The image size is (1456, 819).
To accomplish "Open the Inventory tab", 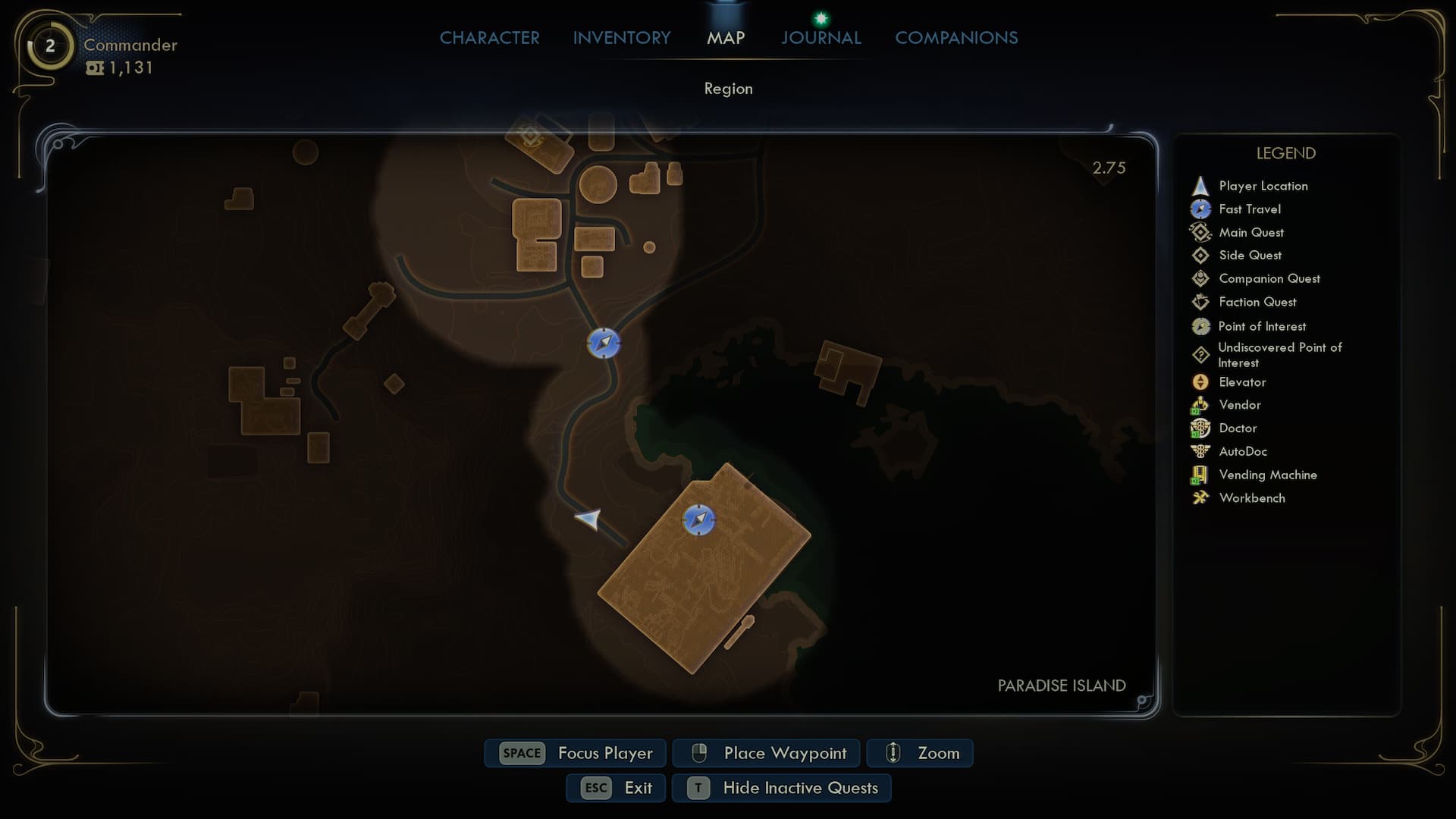I will [x=621, y=38].
